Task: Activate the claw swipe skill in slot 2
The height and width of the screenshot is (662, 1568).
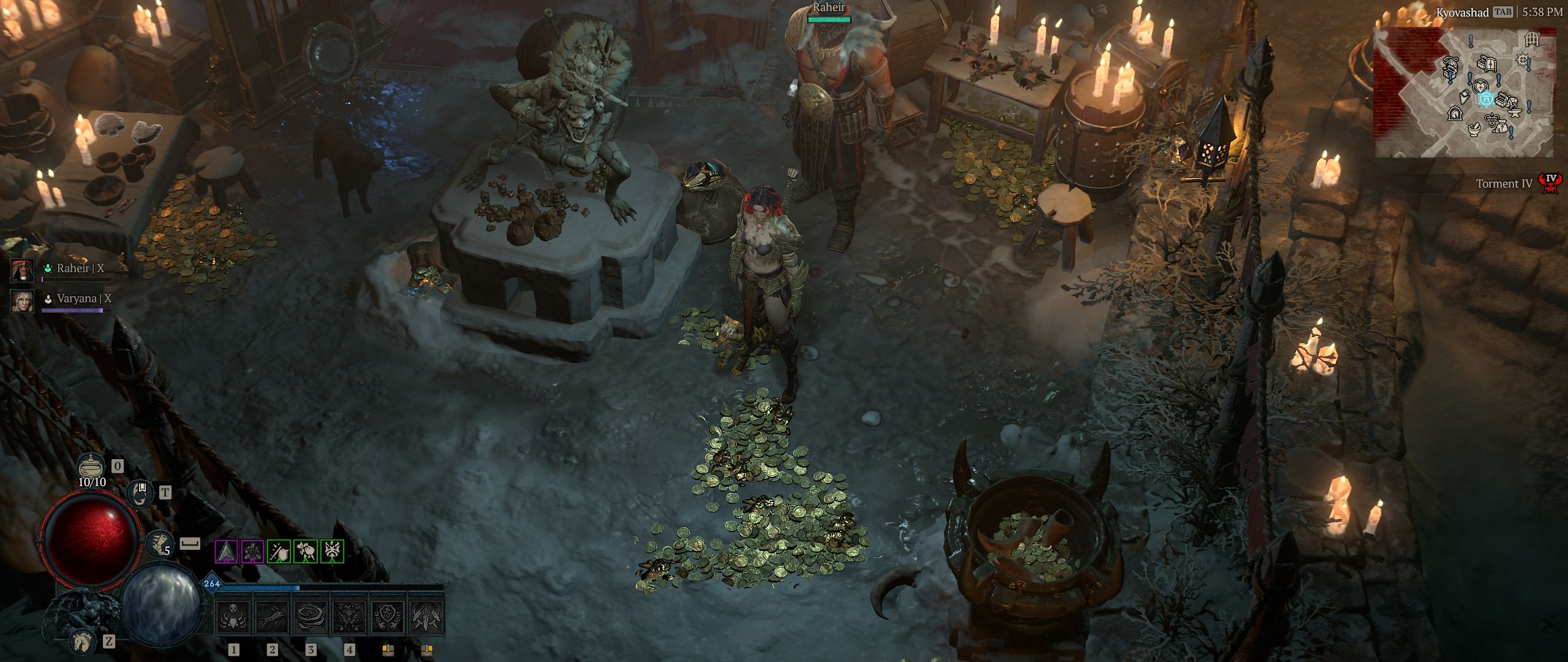Action: [x=273, y=615]
